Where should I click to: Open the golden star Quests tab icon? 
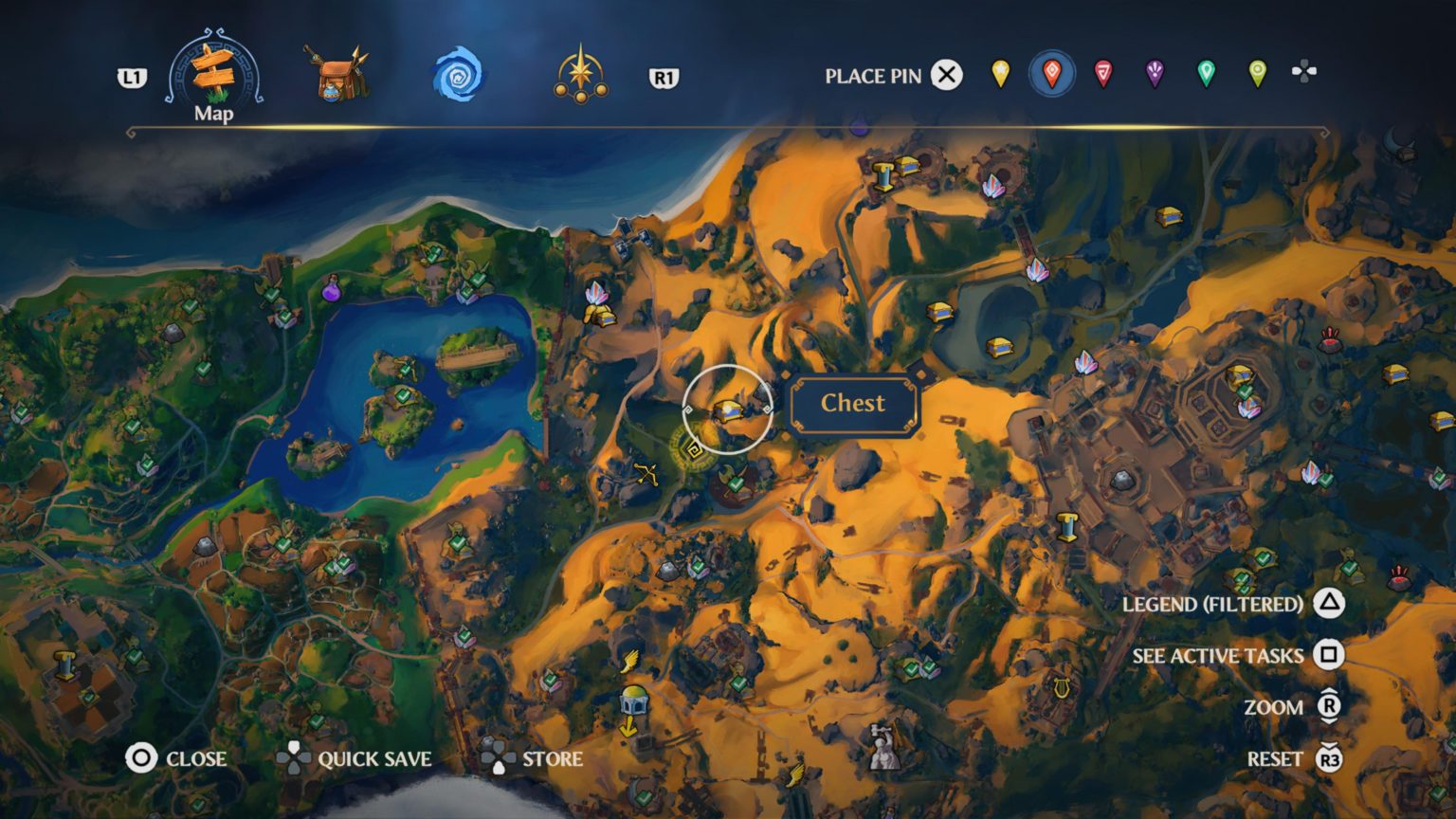(582, 74)
